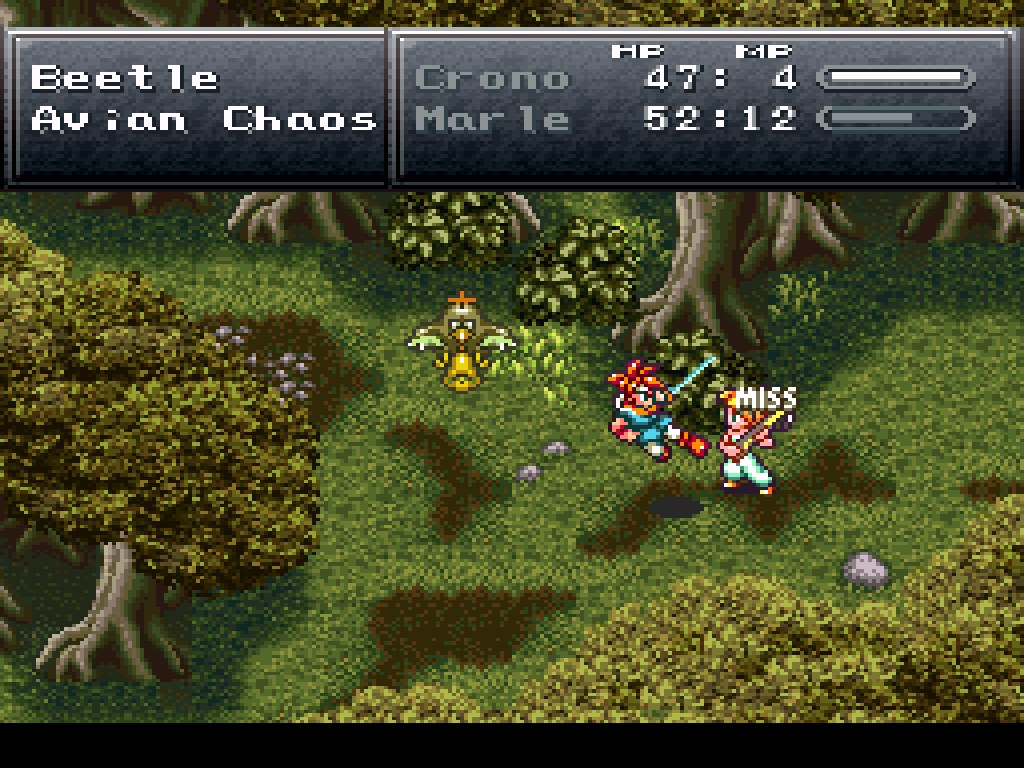Viewport: 1024px width, 768px height.
Task: Select Crono's party row
Action: (491, 78)
